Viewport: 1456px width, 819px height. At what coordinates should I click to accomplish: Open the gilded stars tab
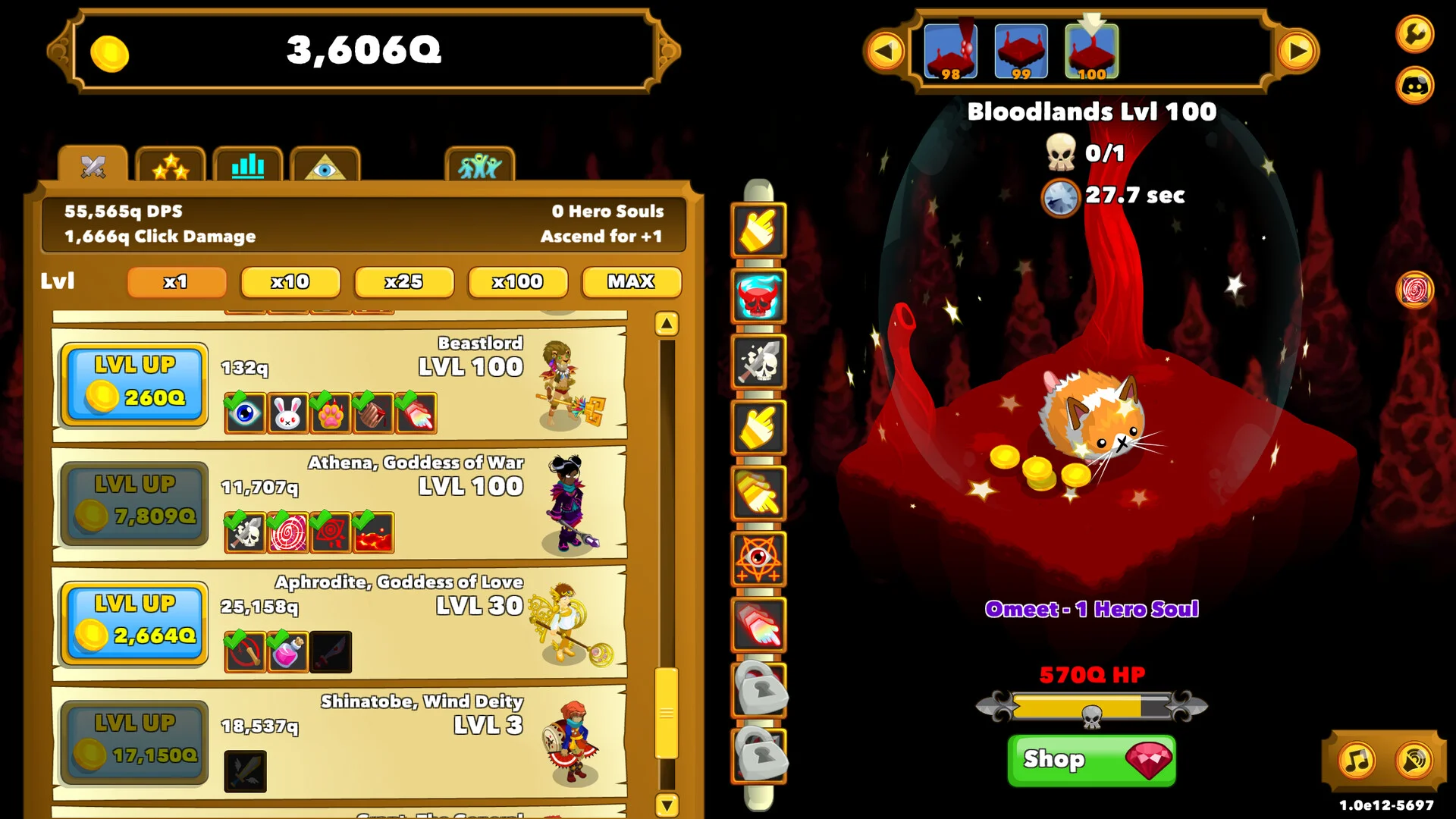pyautogui.click(x=171, y=165)
